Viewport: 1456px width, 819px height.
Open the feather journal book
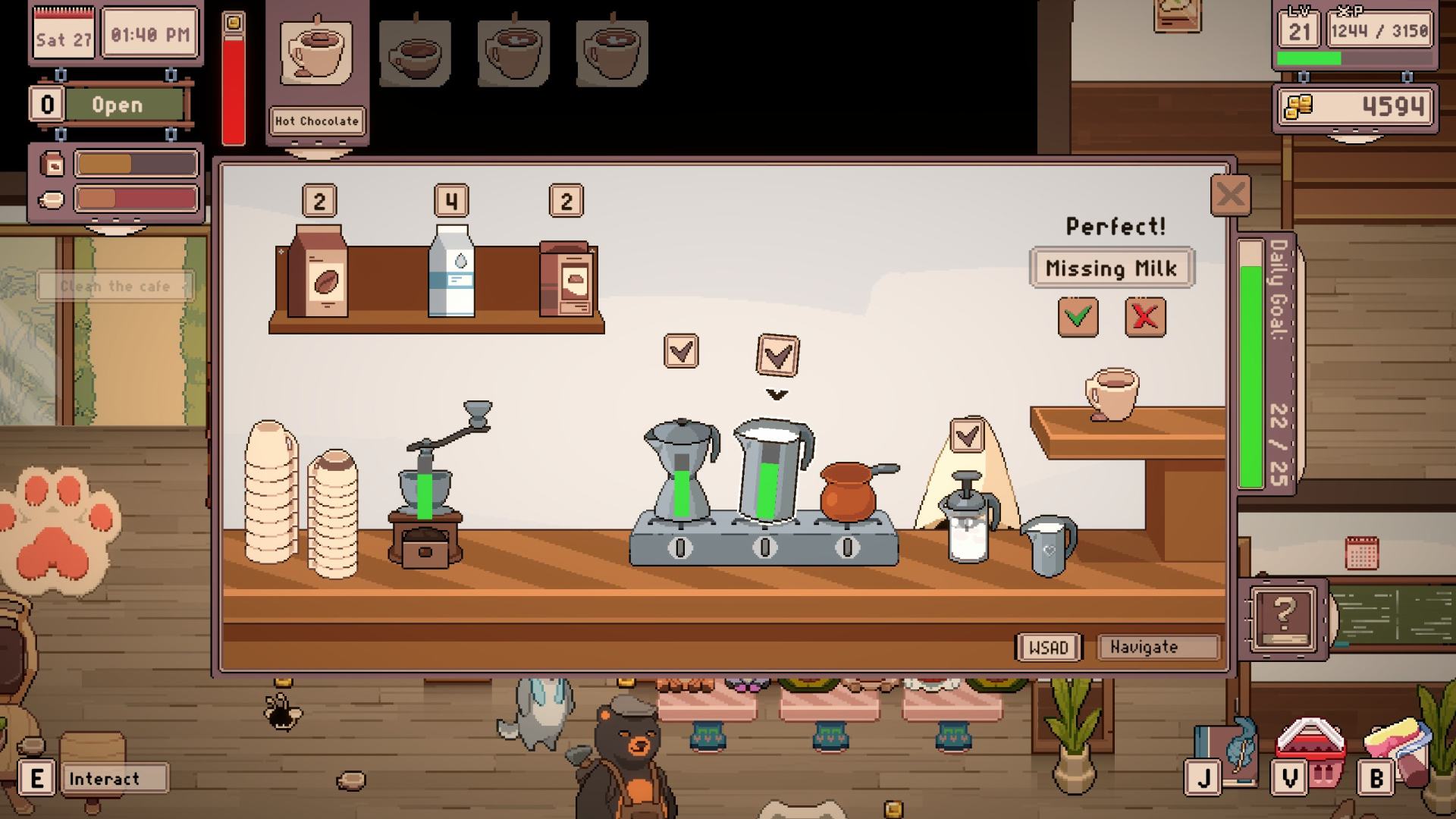click(x=1225, y=752)
